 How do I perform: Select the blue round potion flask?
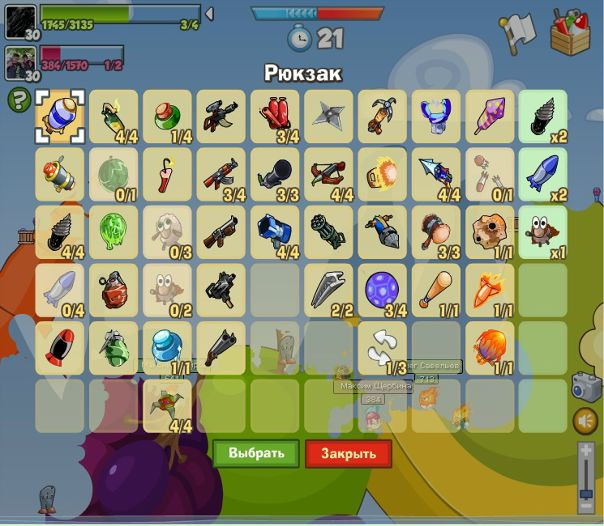tap(166, 348)
